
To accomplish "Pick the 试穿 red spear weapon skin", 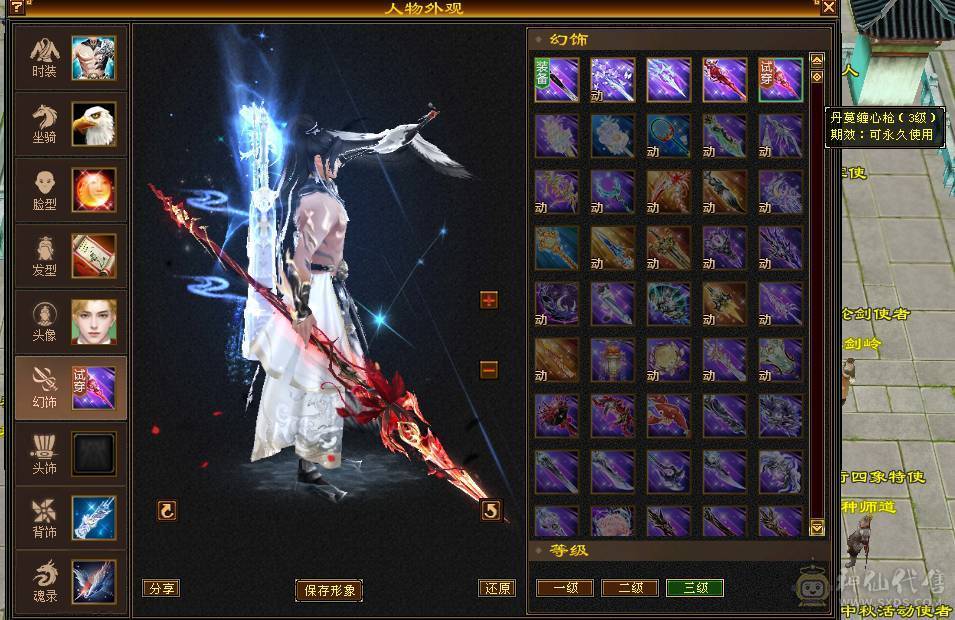I will coord(780,79).
